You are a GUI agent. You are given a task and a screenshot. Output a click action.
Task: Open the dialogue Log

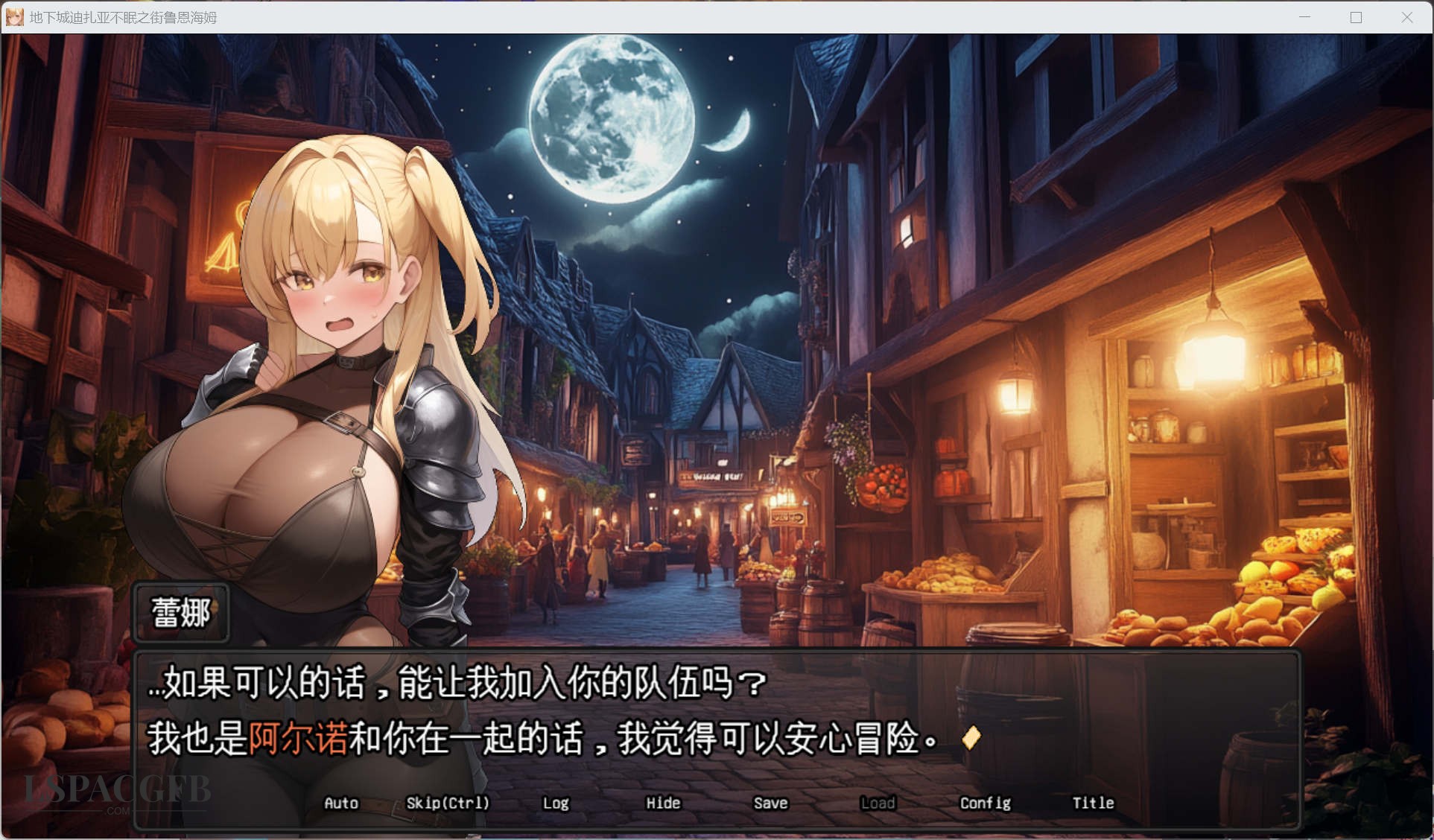click(x=556, y=803)
